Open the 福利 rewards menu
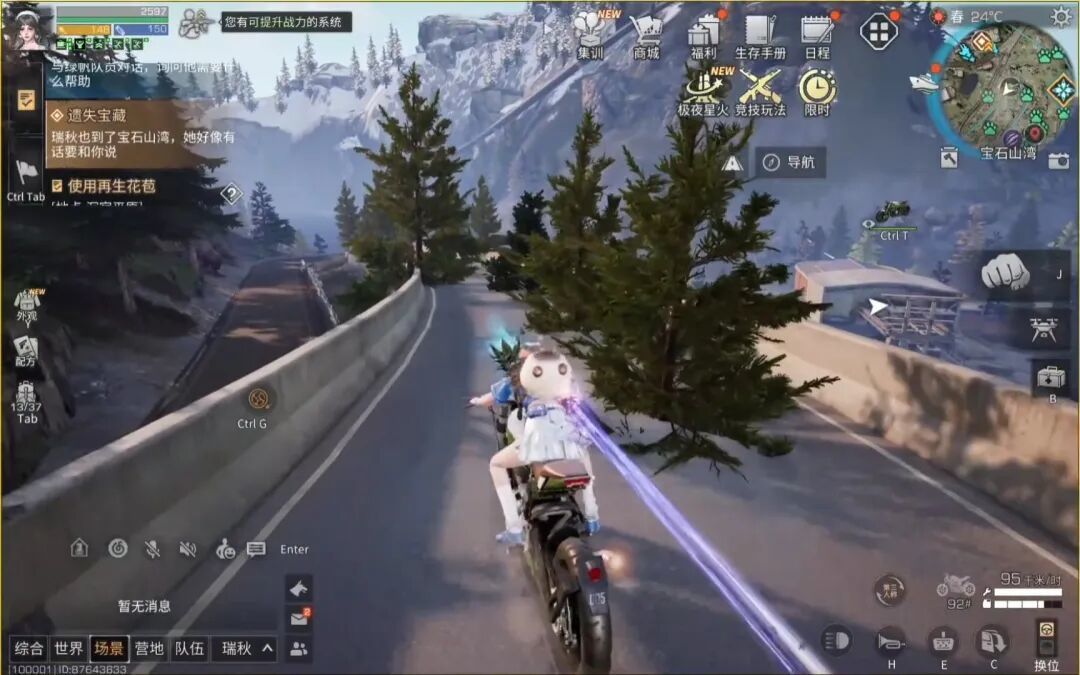This screenshot has height=675, width=1080. point(704,35)
